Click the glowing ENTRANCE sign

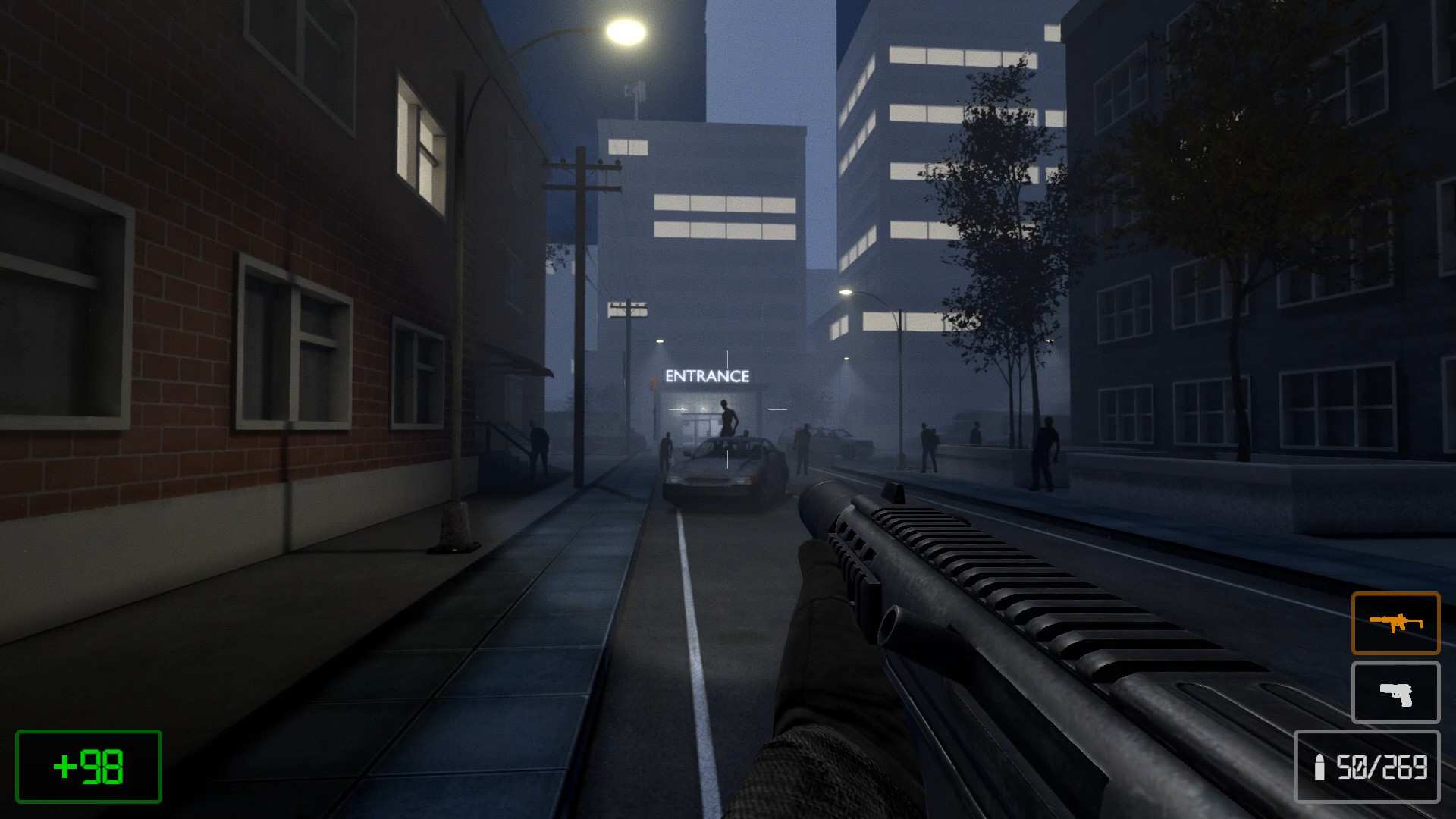[707, 375]
